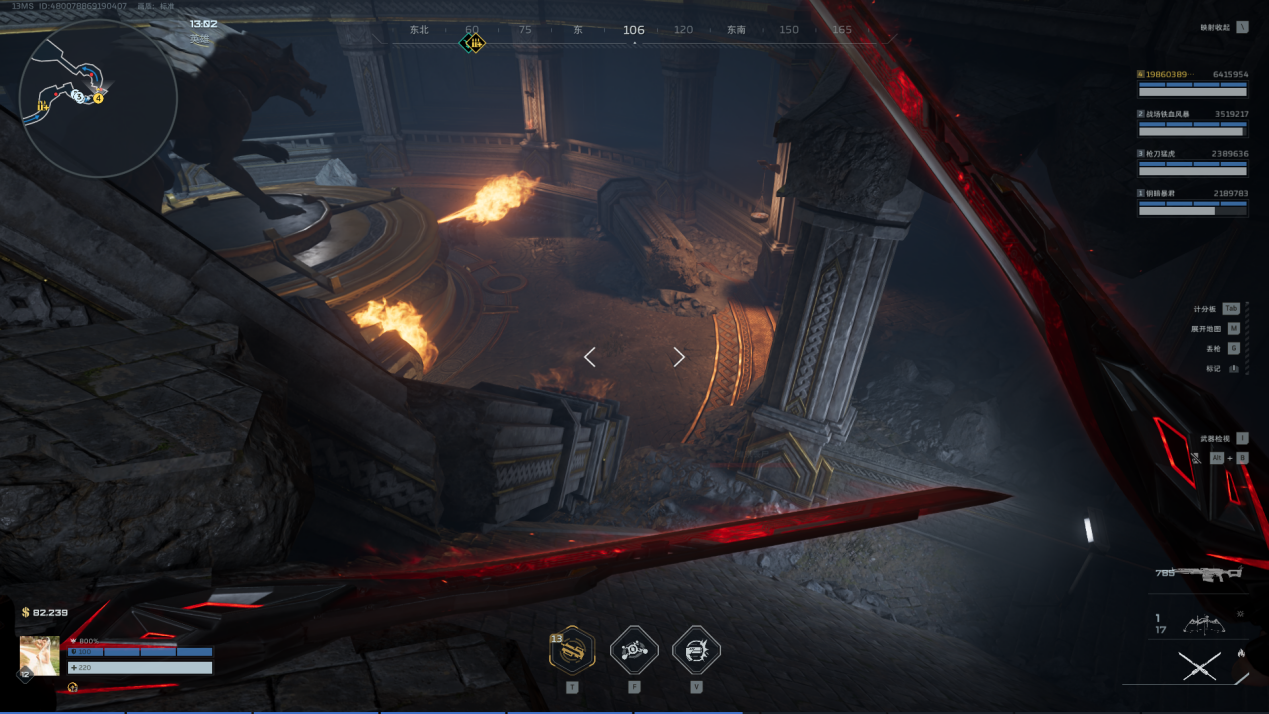Screen dimensions: 1269x714
Task: Click the player avatar portrait
Action: click(x=40, y=656)
